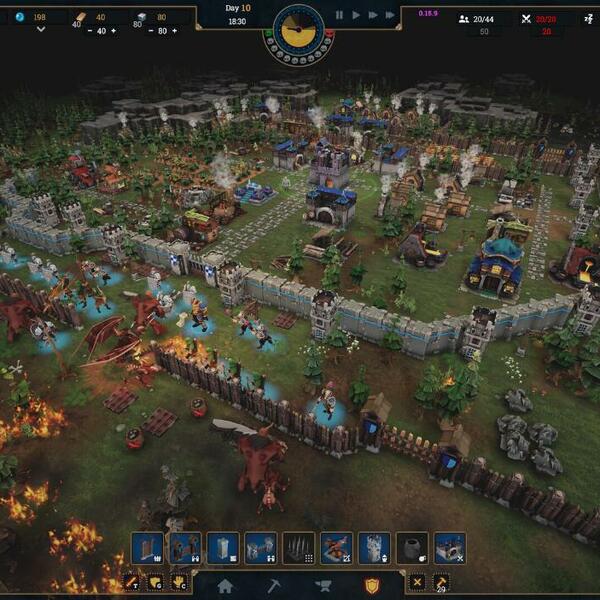Open the day-night clock dial
This screenshot has height=600, width=600.
pos(298,30)
